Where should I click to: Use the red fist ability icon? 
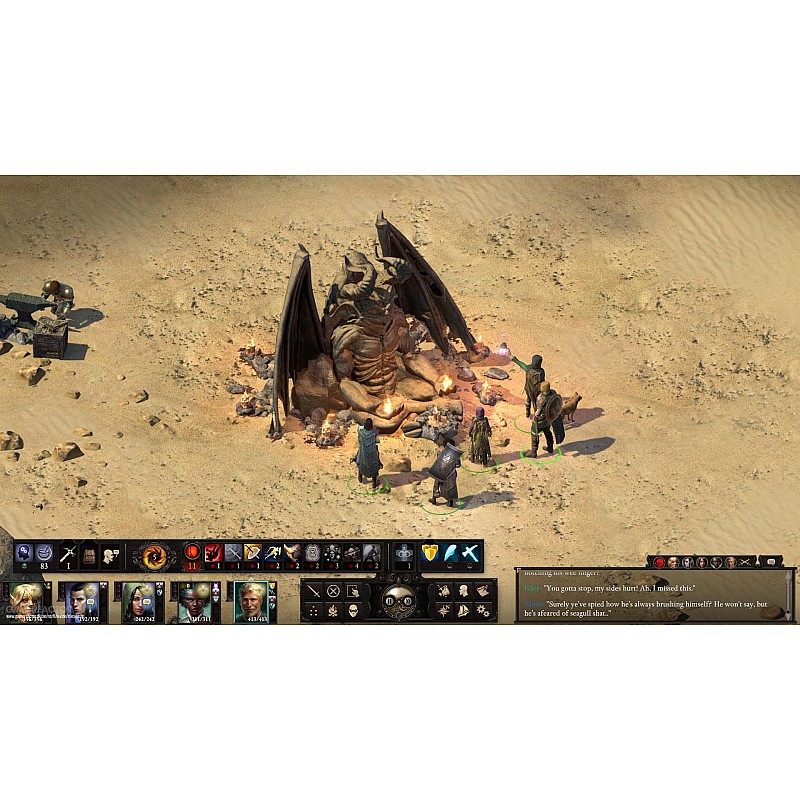[213, 553]
